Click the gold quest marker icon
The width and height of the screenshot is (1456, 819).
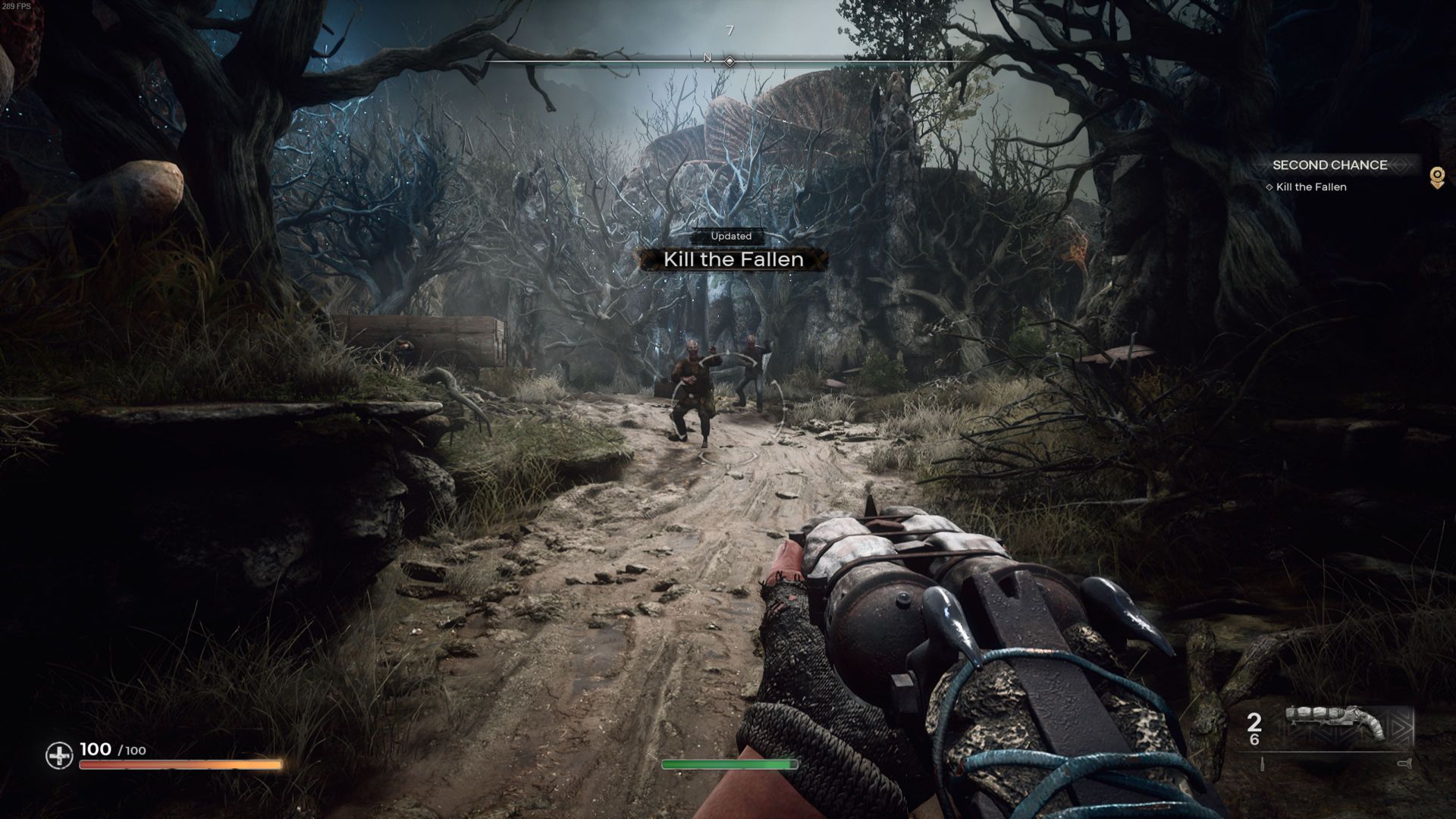(1436, 177)
